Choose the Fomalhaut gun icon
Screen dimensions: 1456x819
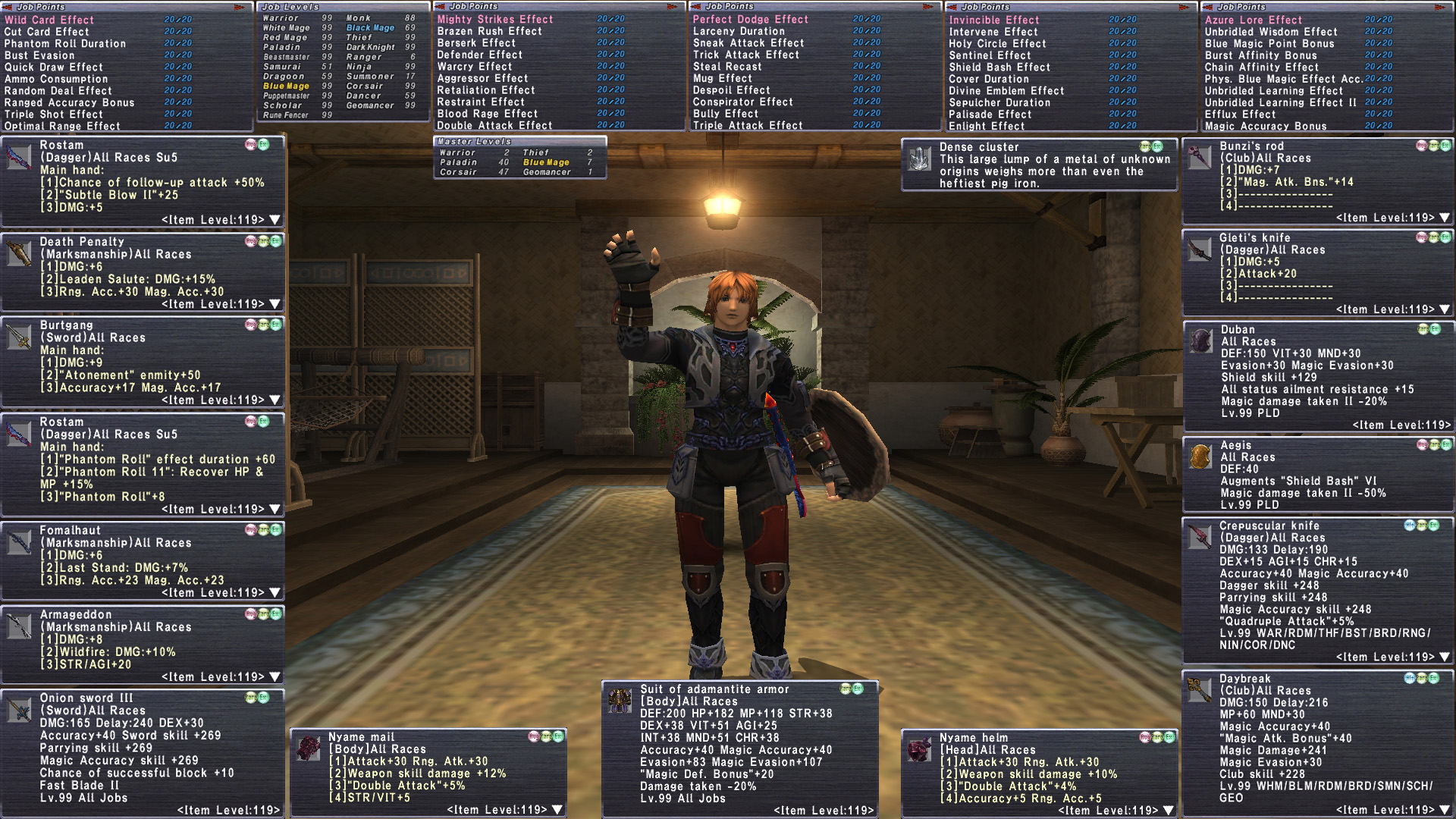point(19,542)
